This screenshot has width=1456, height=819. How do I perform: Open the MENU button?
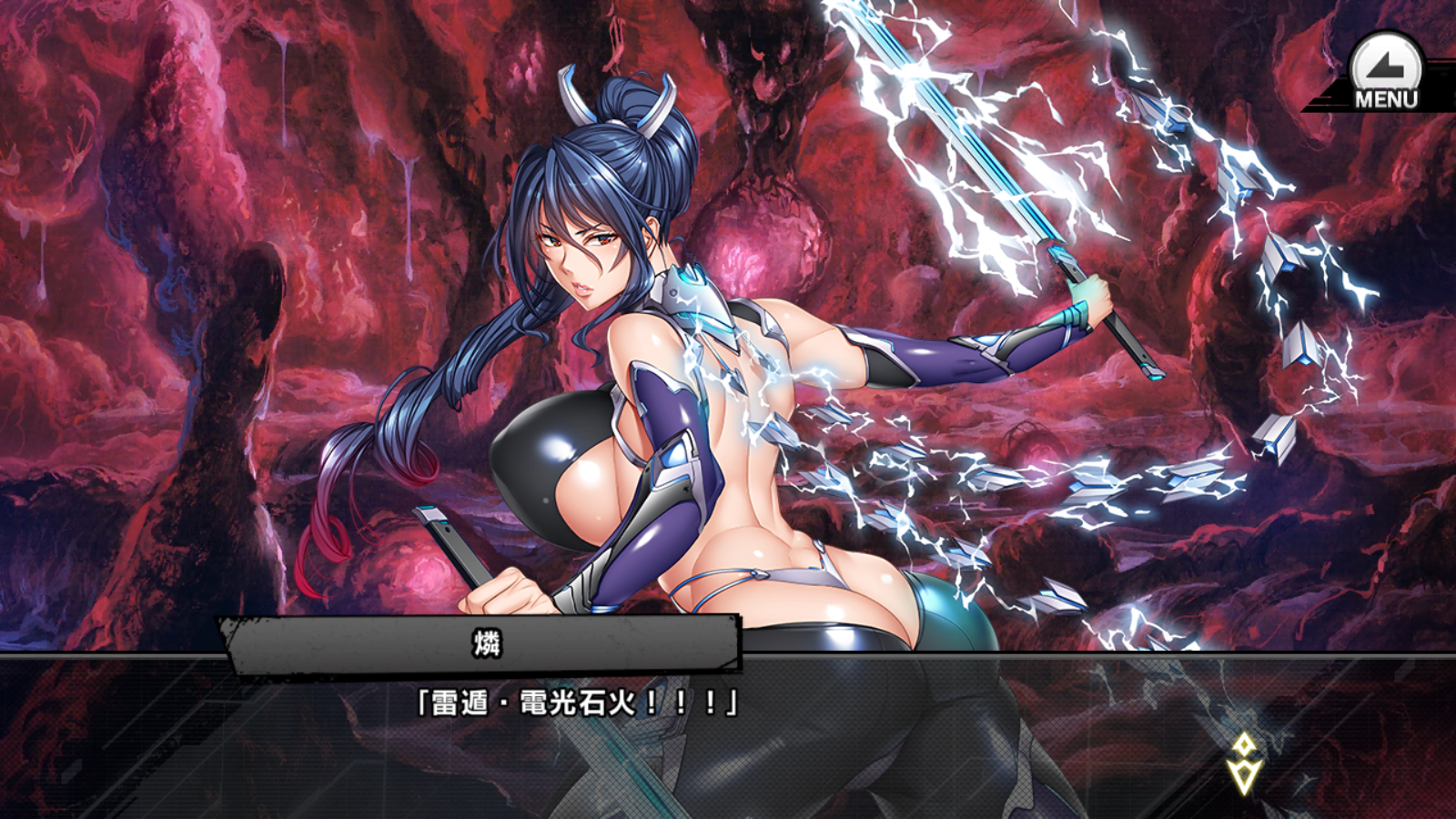click(x=1385, y=73)
